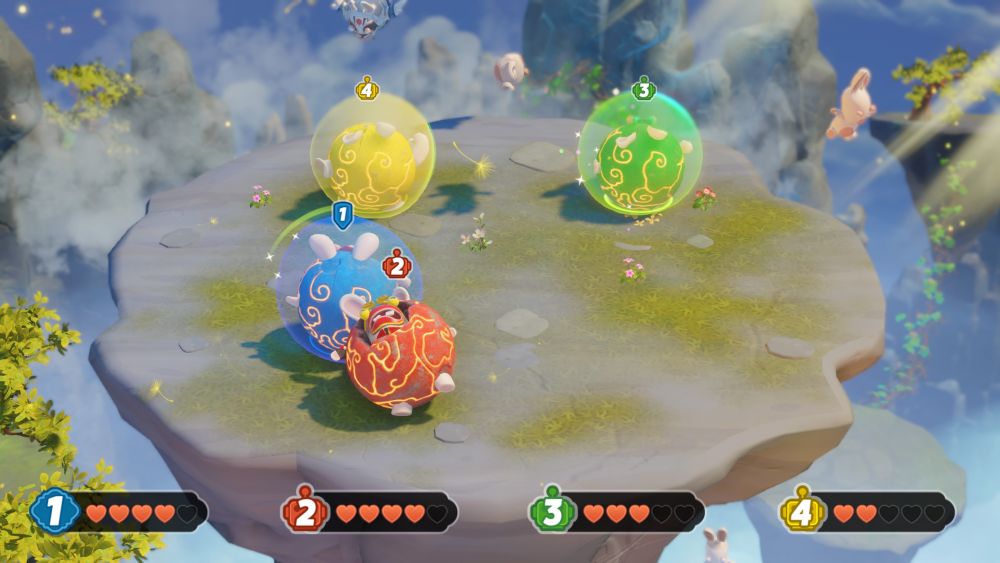Select the blue player 1 badge
Image resolution: width=1000 pixels, height=563 pixels.
[x=55, y=512]
